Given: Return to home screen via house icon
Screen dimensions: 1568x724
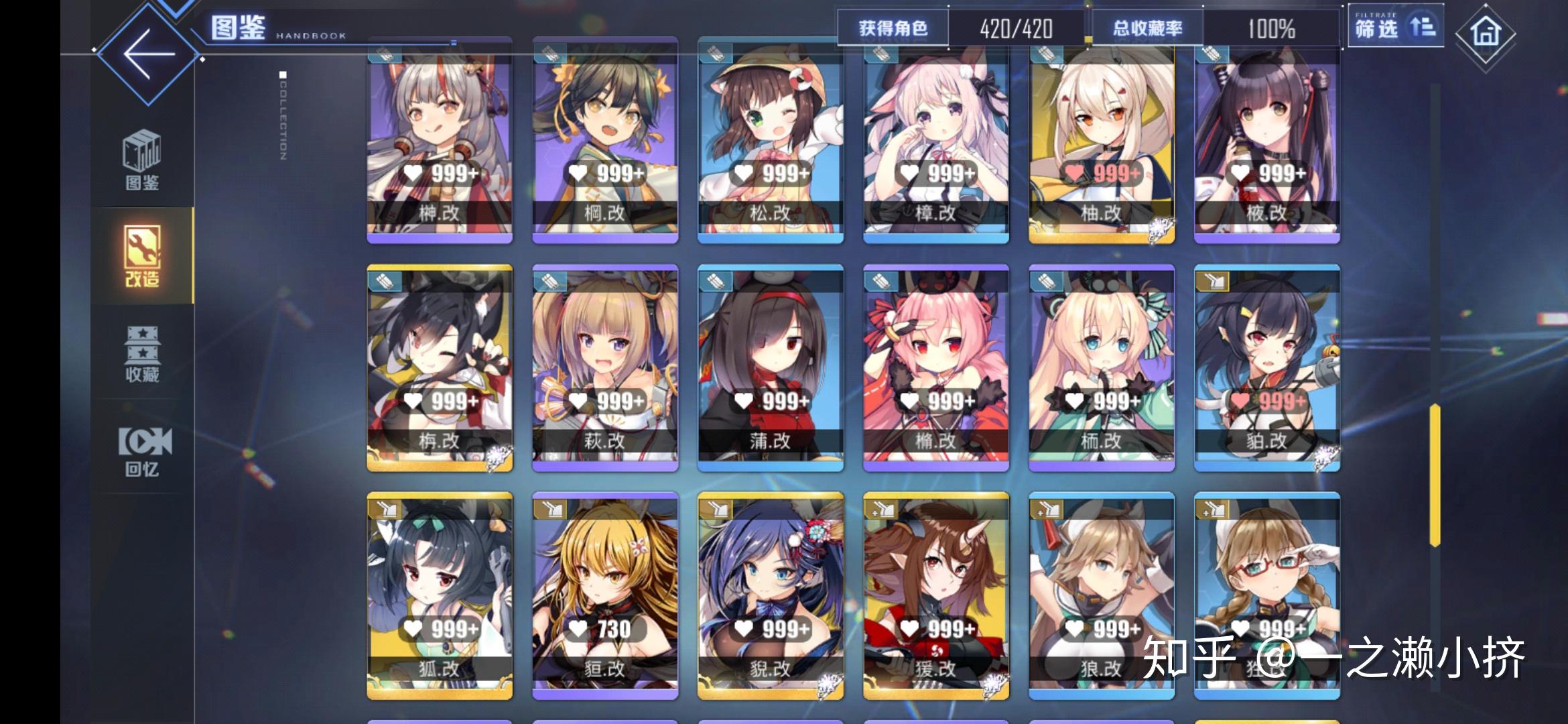Looking at the screenshot, I should [1485, 32].
